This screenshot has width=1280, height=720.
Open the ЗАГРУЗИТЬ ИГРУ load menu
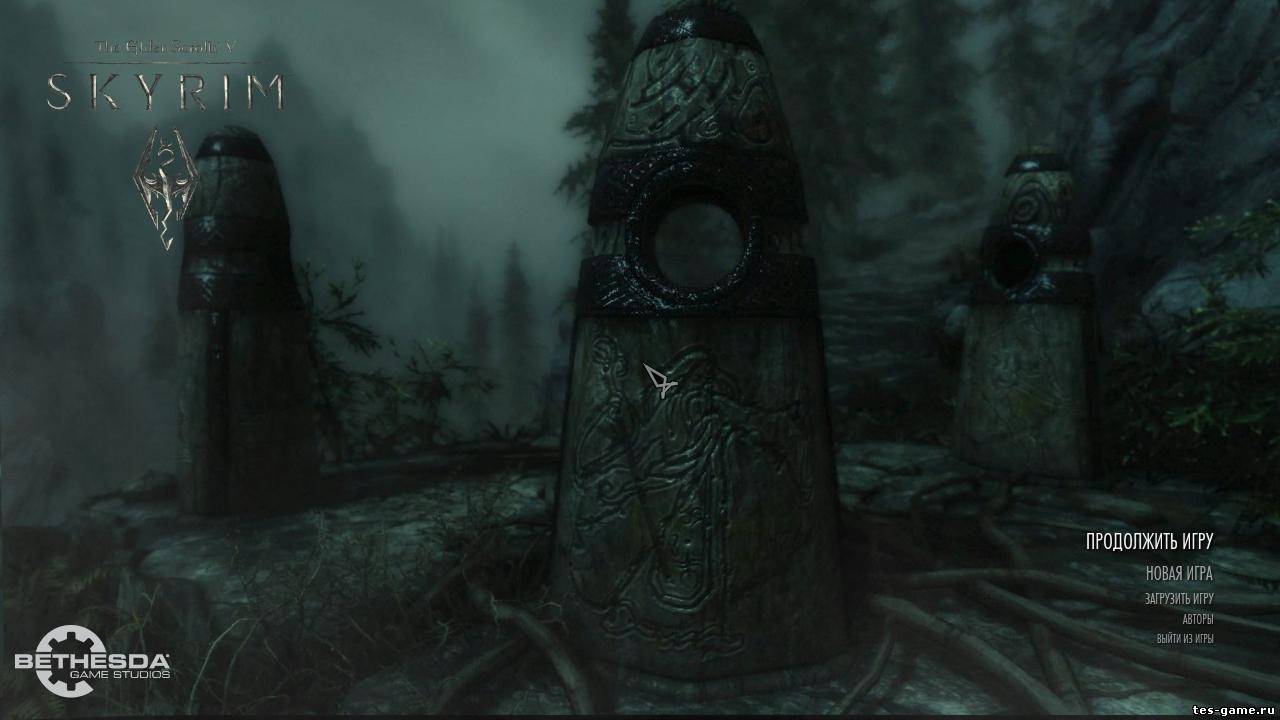(1179, 599)
